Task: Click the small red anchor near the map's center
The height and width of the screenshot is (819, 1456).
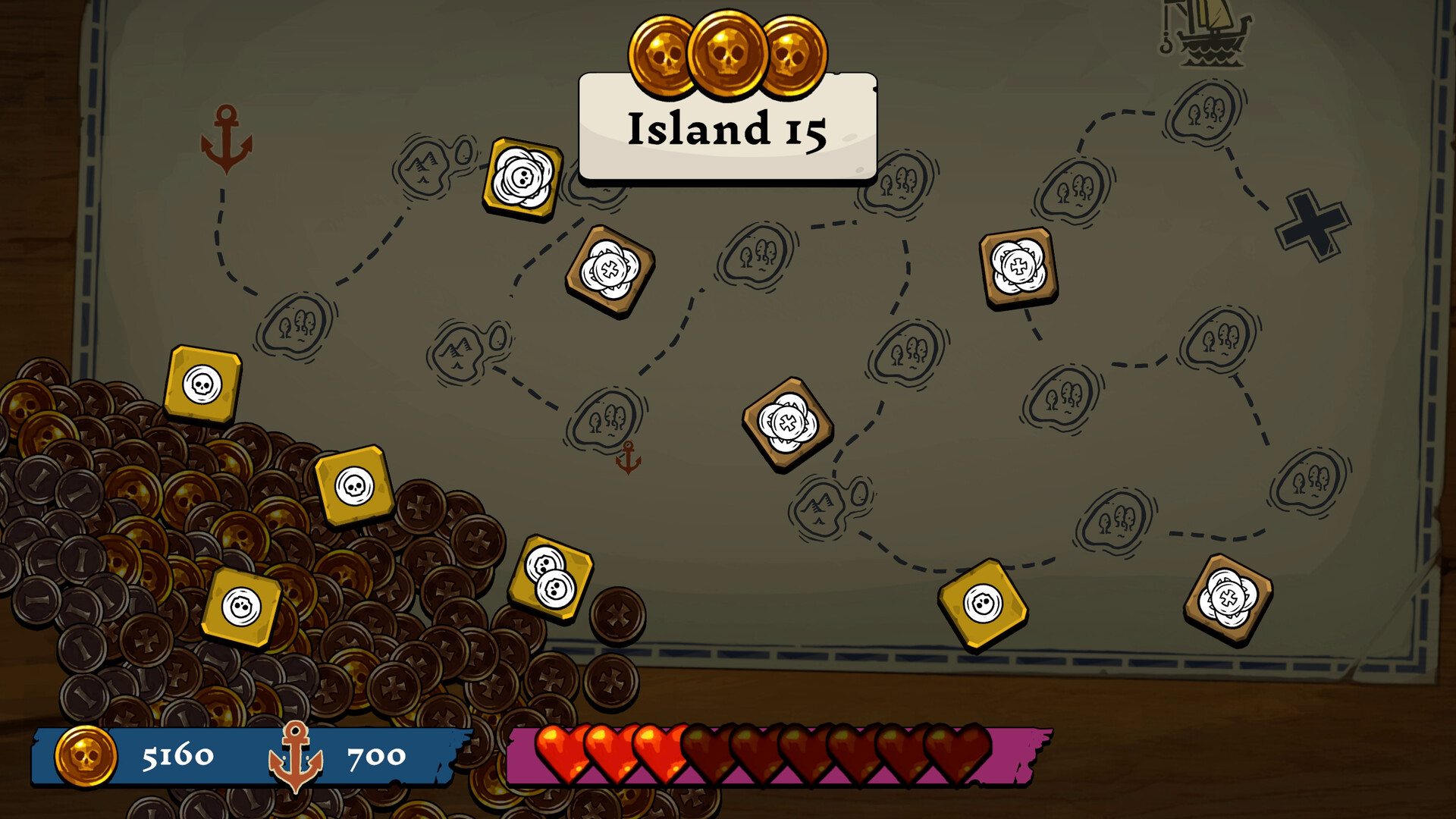Action: tap(628, 458)
